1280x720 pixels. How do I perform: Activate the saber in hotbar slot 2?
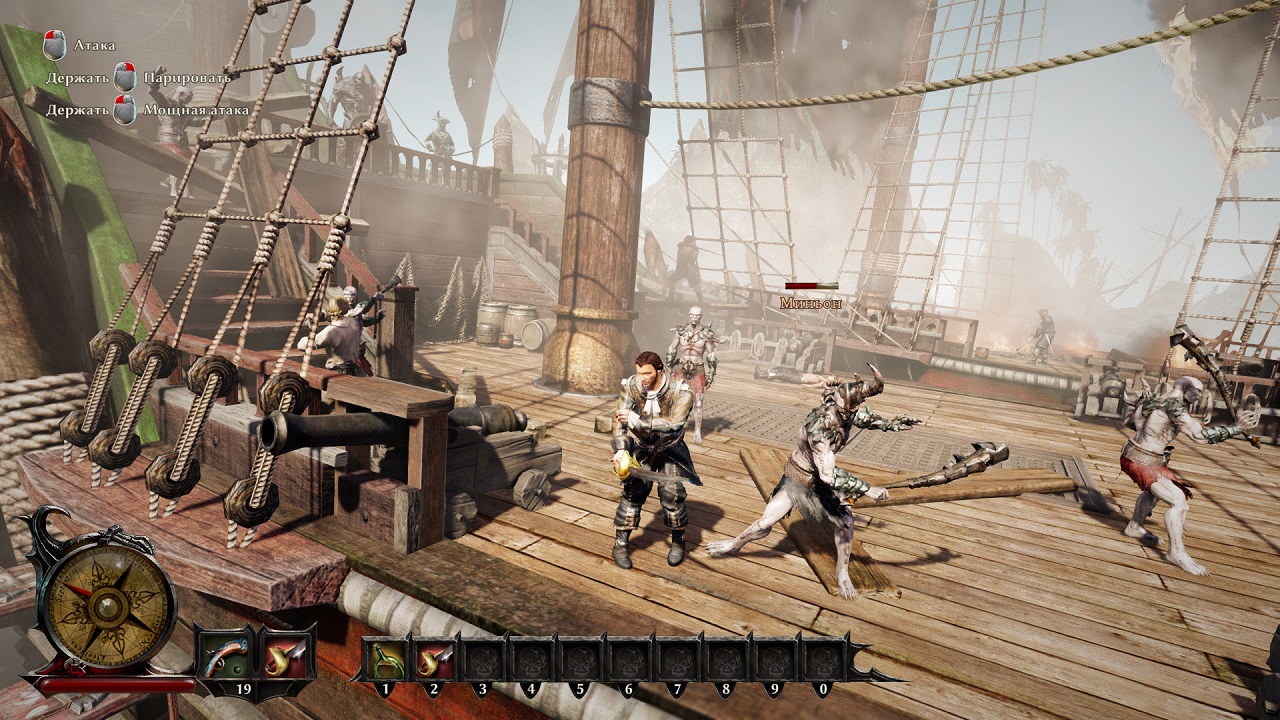(x=435, y=657)
